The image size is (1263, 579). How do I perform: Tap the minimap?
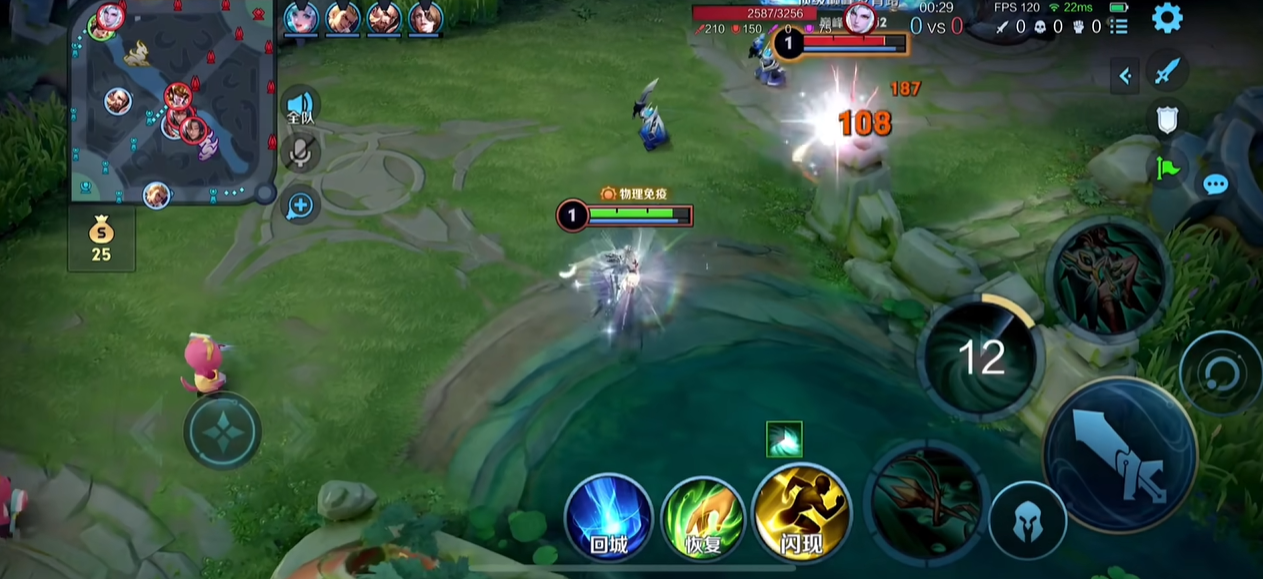pyautogui.click(x=172, y=102)
